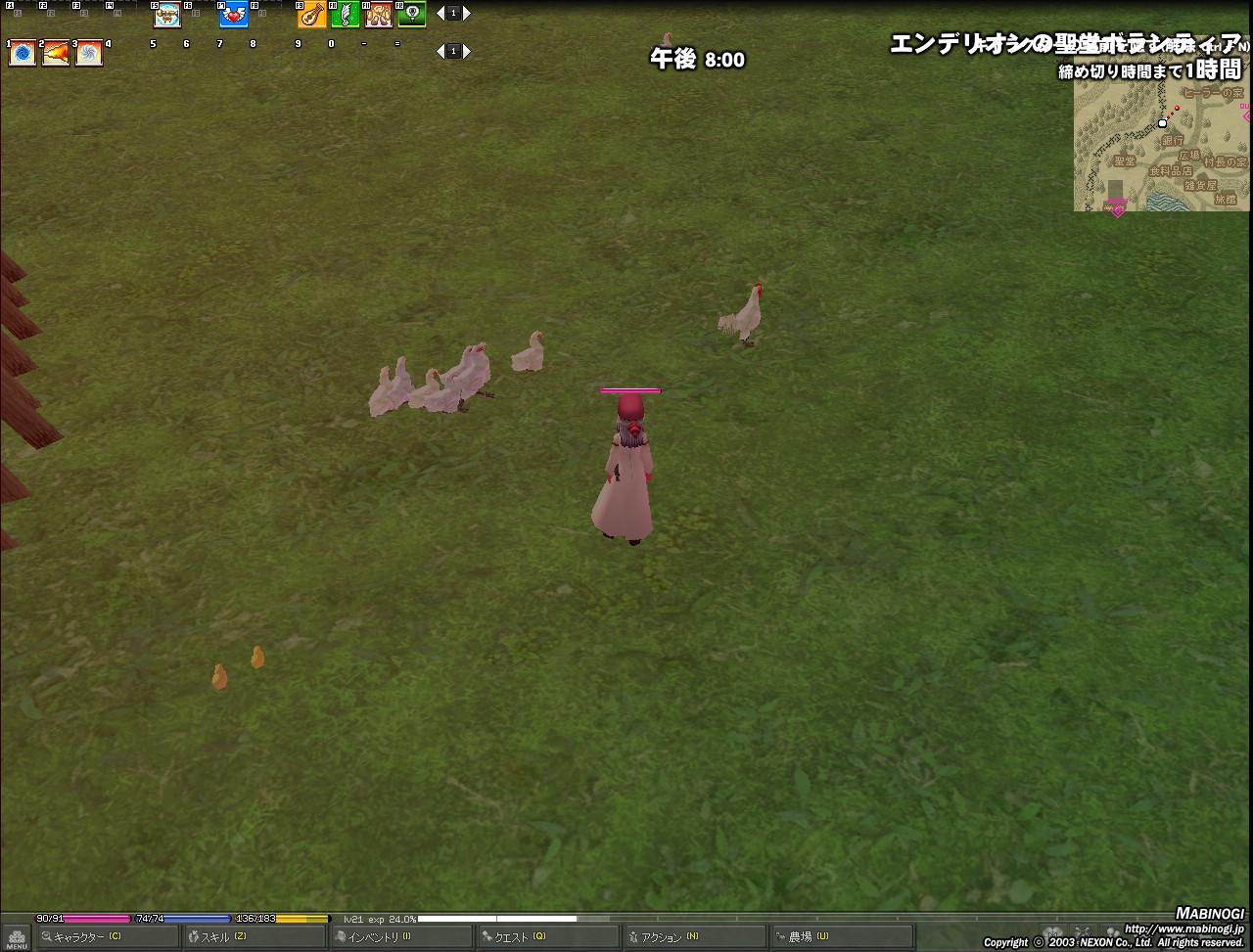Open the MENU button in the corner
Image resolution: width=1253 pixels, height=952 pixels.
pyautogui.click(x=16, y=937)
